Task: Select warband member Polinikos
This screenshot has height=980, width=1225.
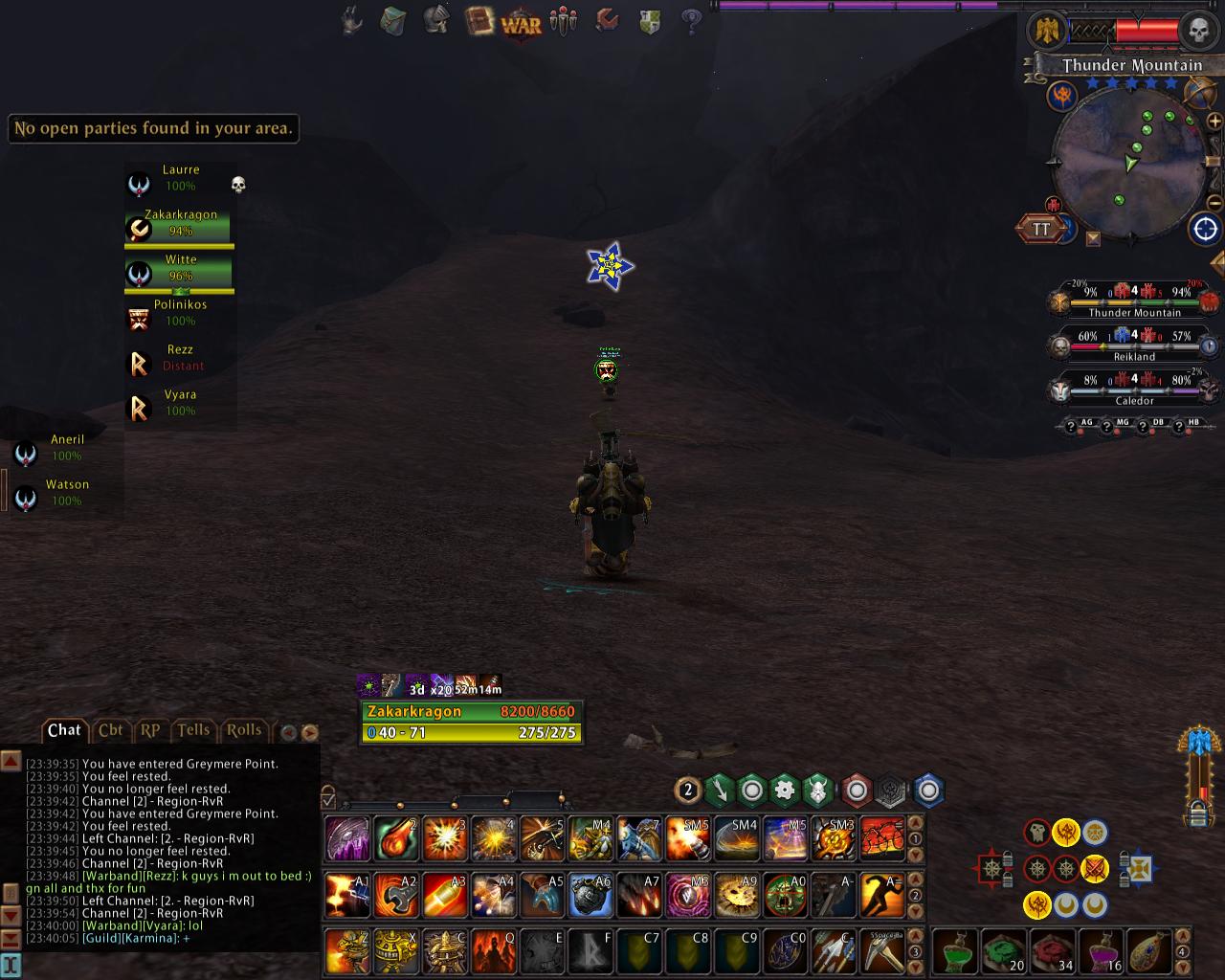Action: (x=180, y=313)
